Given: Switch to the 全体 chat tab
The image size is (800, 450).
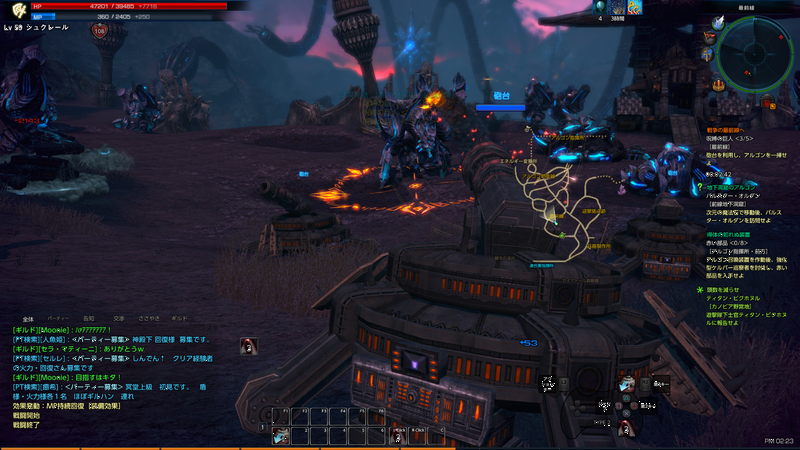Looking at the screenshot, I should point(28,318).
